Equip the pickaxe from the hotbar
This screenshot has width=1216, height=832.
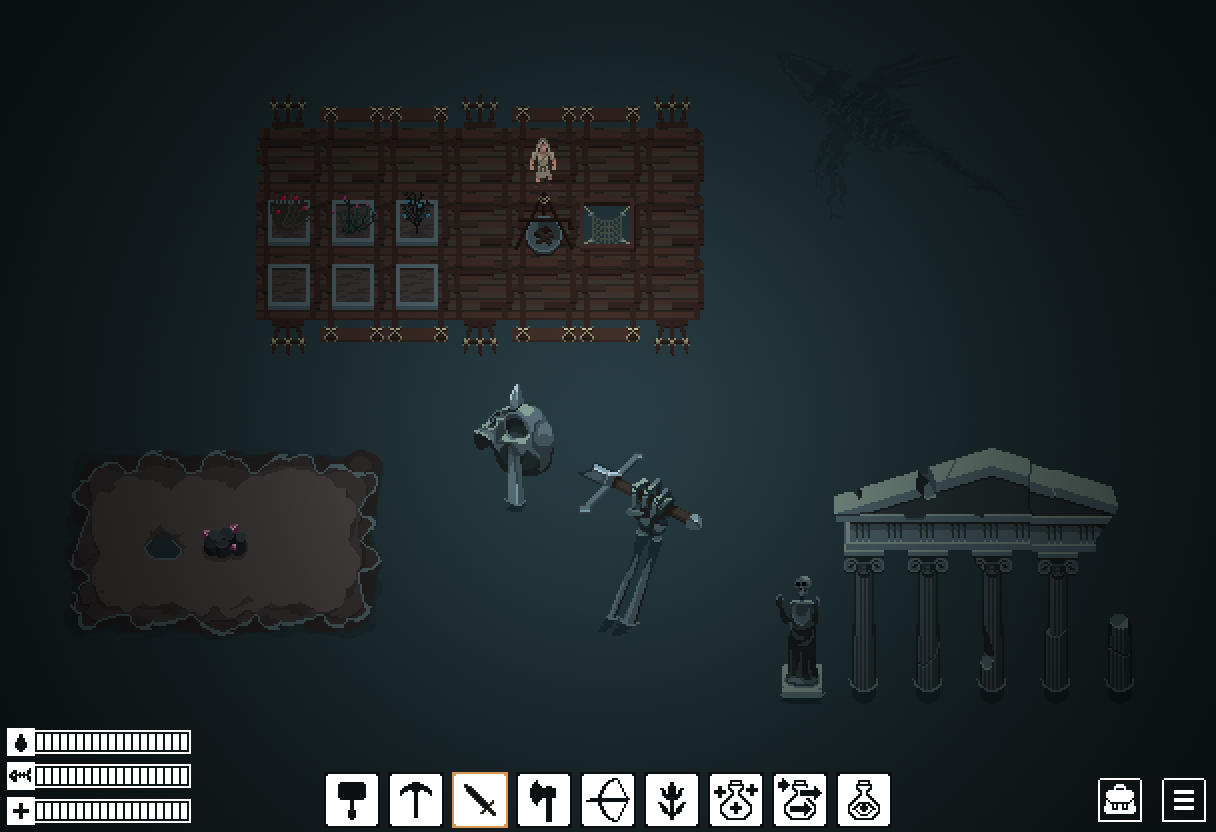click(x=416, y=800)
